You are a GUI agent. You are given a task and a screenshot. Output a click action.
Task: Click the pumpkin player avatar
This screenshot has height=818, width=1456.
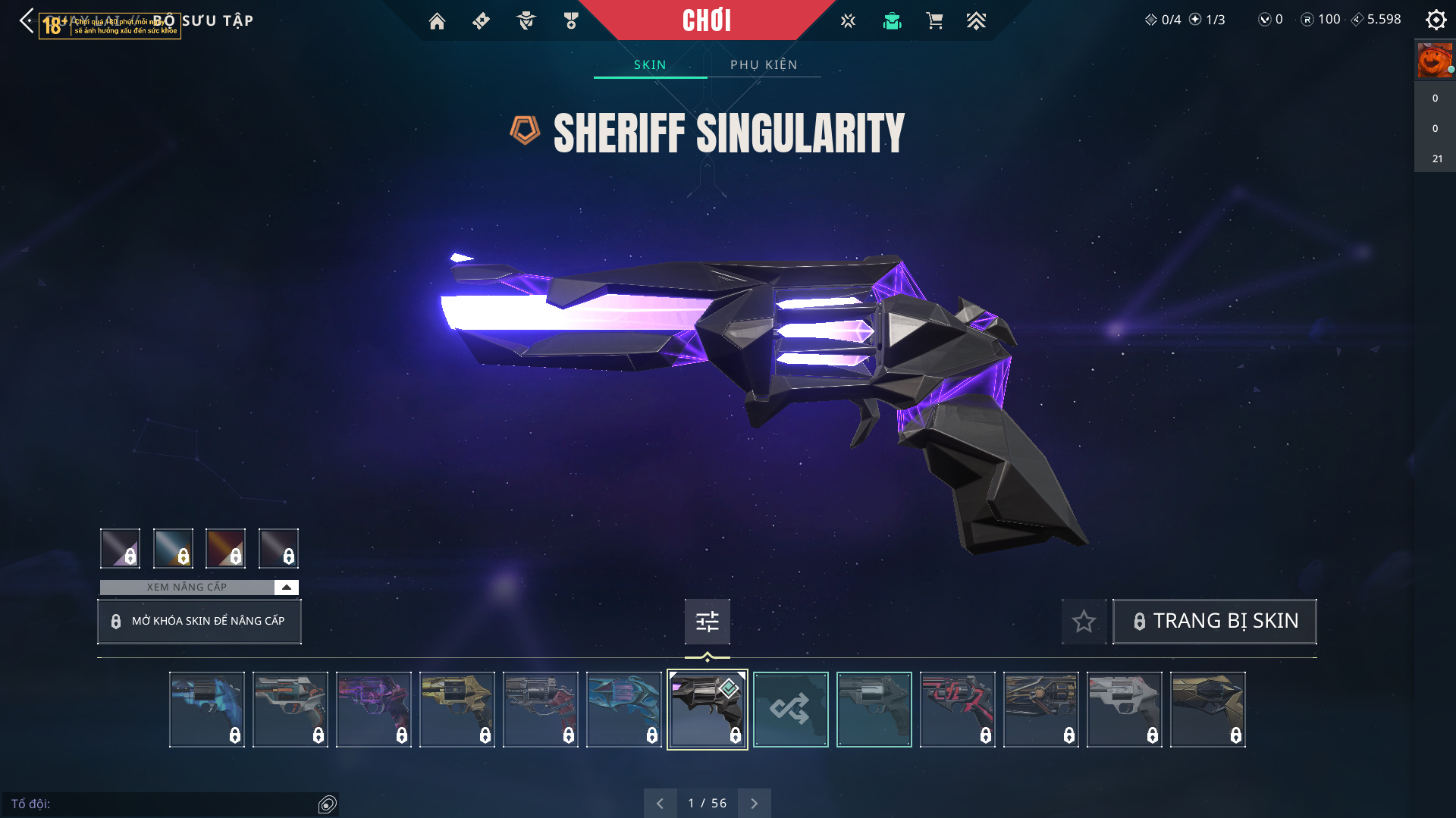pyautogui.click(x=1434, y=61)
